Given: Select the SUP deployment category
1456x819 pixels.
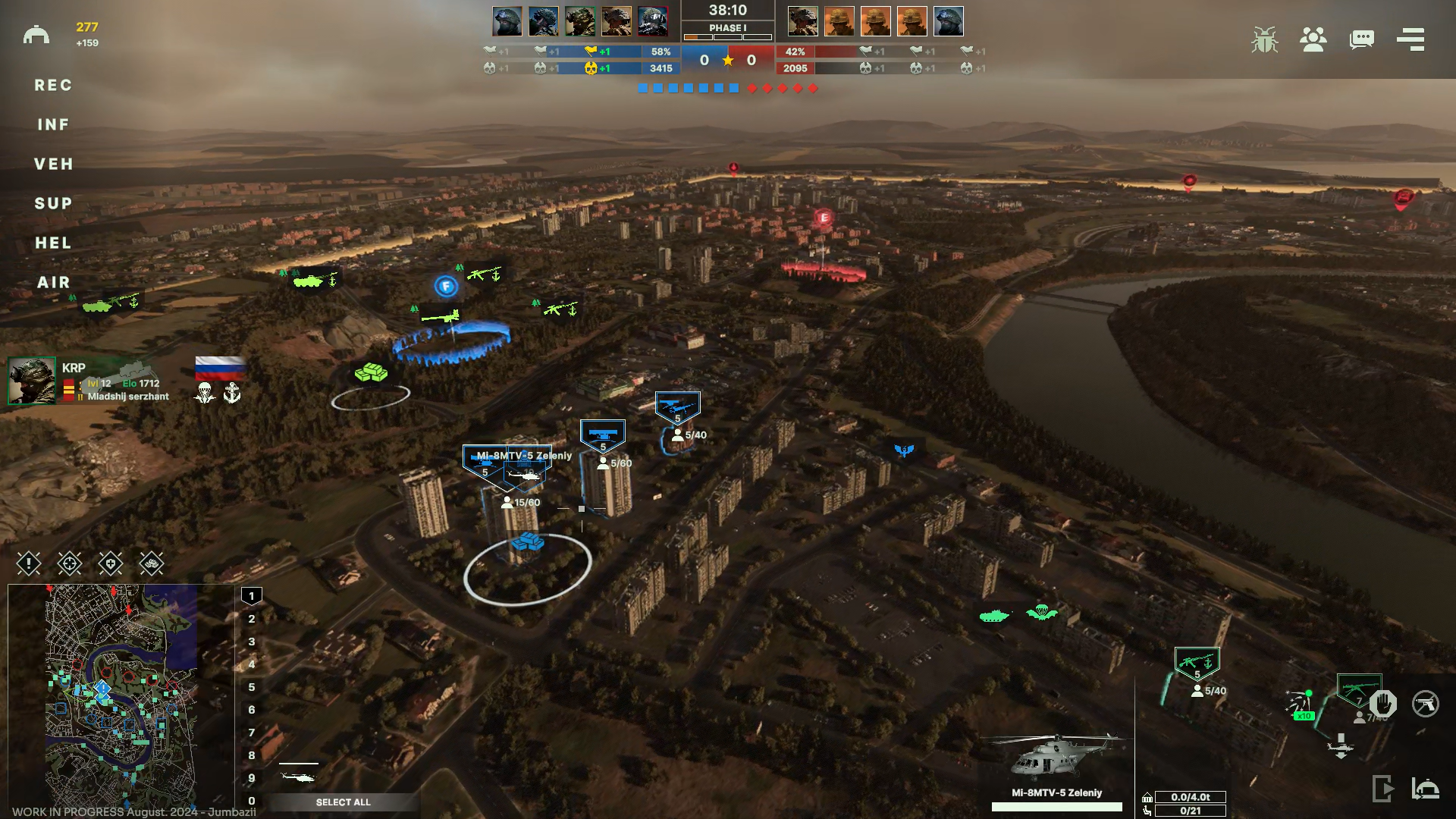Looking at the screenshot, I should 53,203.
